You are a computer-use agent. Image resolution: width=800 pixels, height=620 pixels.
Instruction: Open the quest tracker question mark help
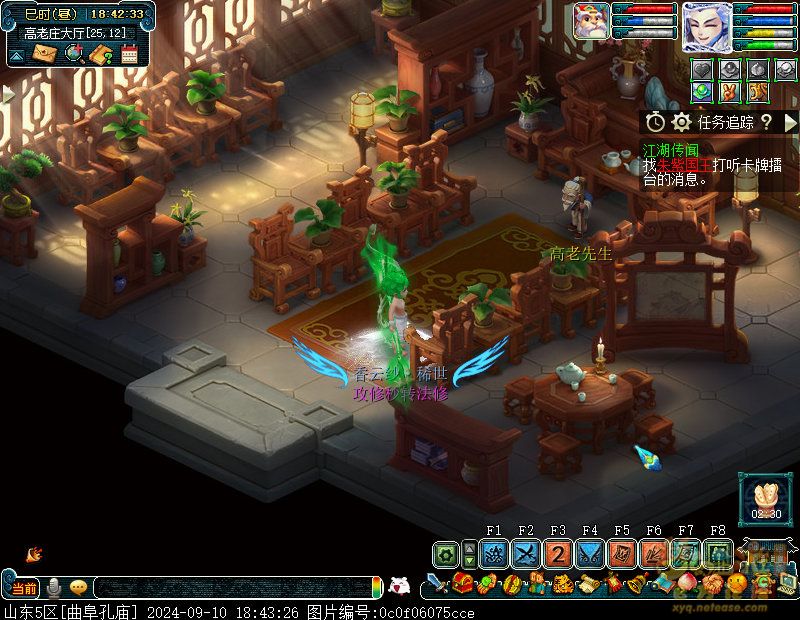coord(765,122)
